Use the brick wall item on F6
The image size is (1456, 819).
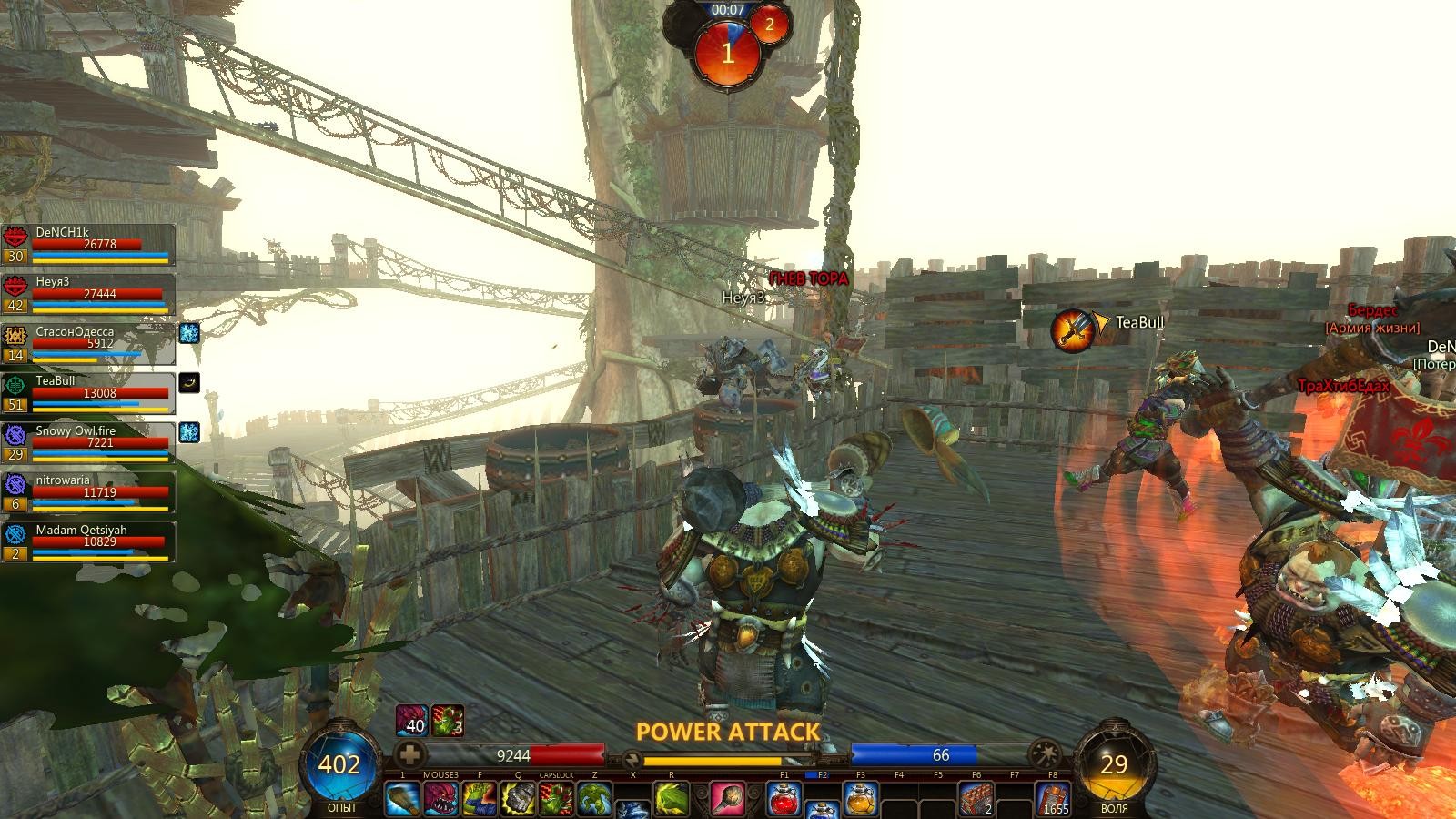pyautogui.click(x=976, y=799)
